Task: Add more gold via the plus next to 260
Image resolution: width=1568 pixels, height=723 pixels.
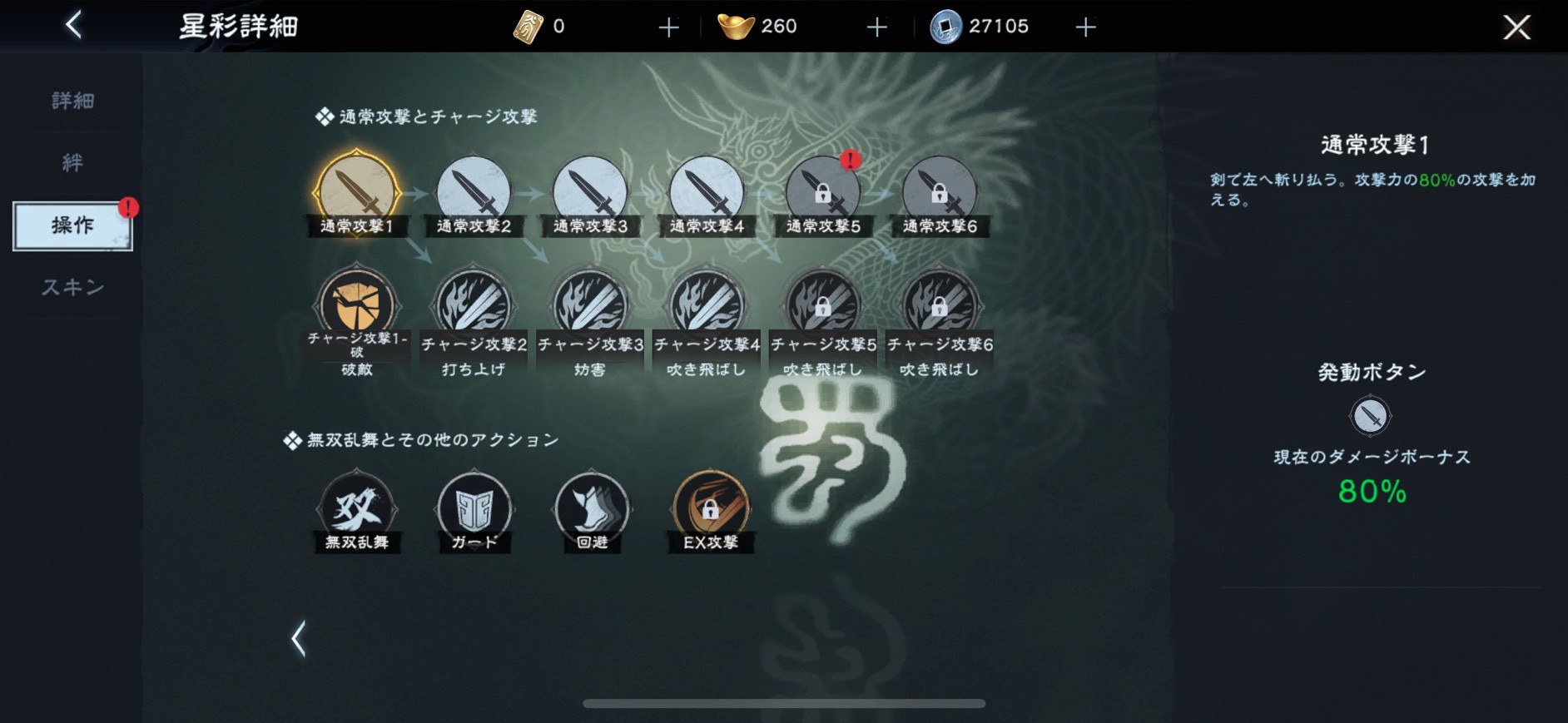Action: 876,26
